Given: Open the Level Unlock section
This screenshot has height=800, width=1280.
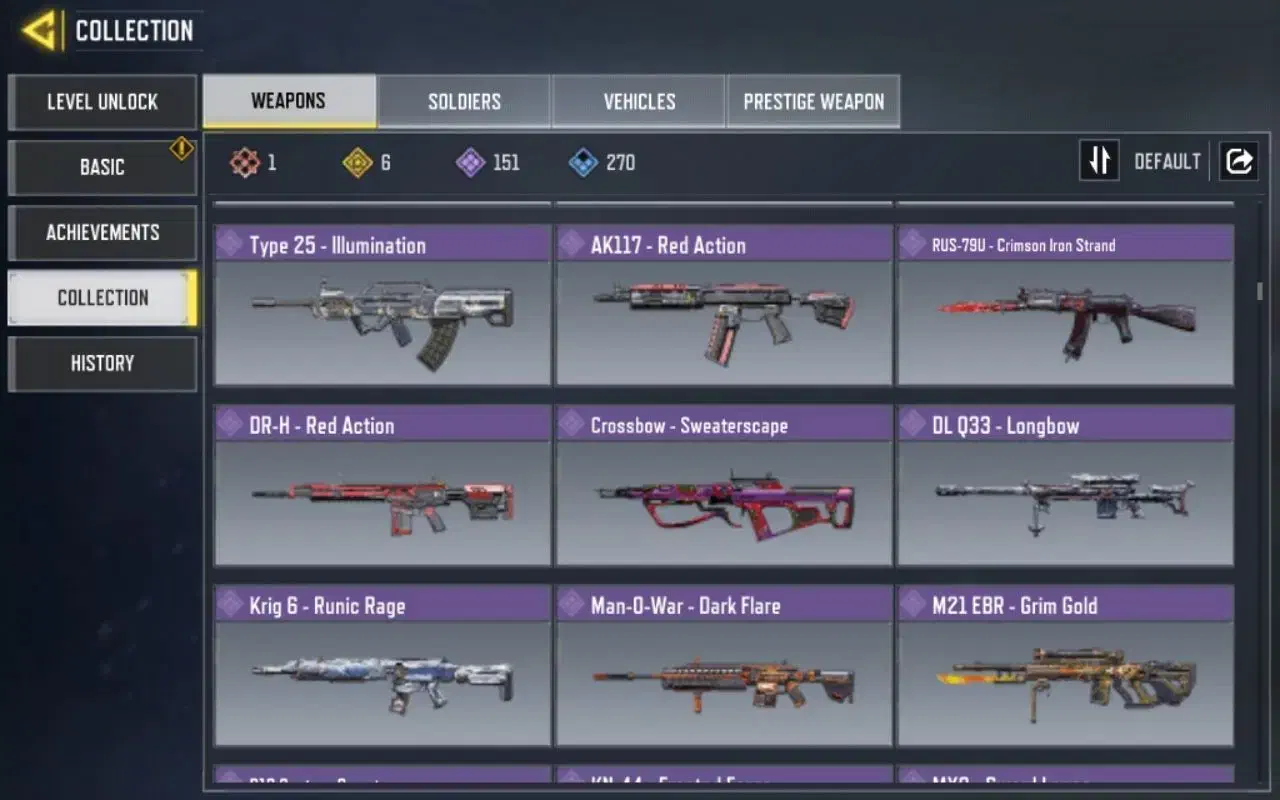Looking at the screenshot, I should [102, 102].
